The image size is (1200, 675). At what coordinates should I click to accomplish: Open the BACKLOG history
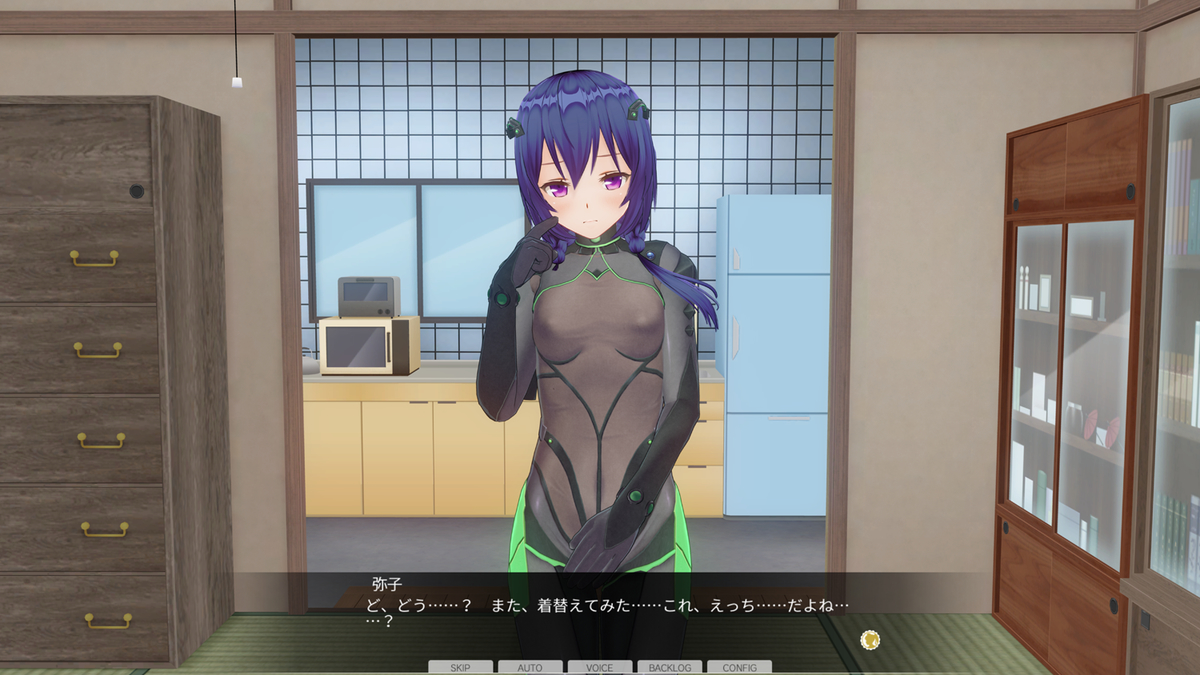click(669, 667)
